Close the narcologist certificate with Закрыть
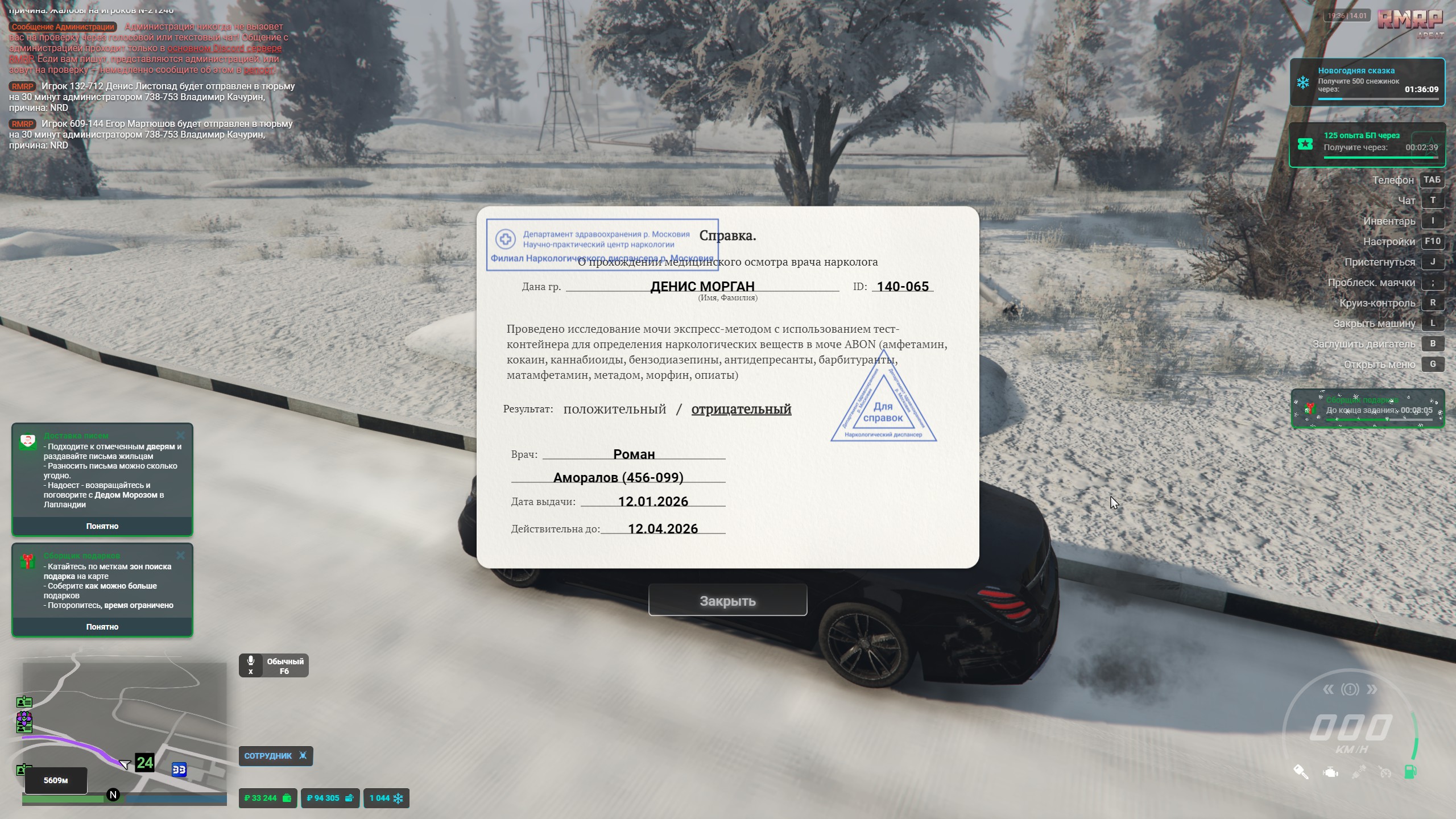 tap(727, 601)
